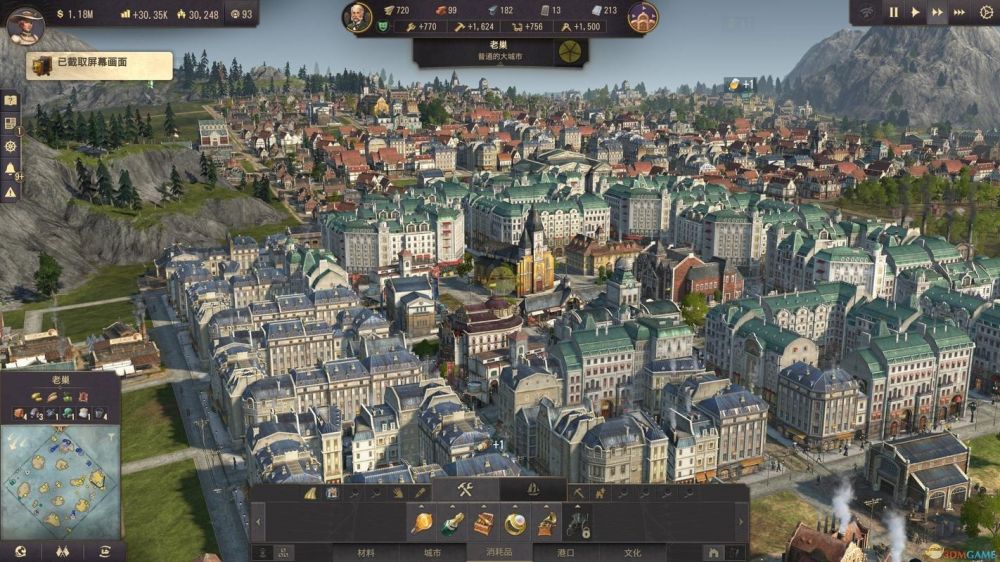1000x562 pixels.
Task: Choose the champagne bottle production icon
Action: coord(452,522)
